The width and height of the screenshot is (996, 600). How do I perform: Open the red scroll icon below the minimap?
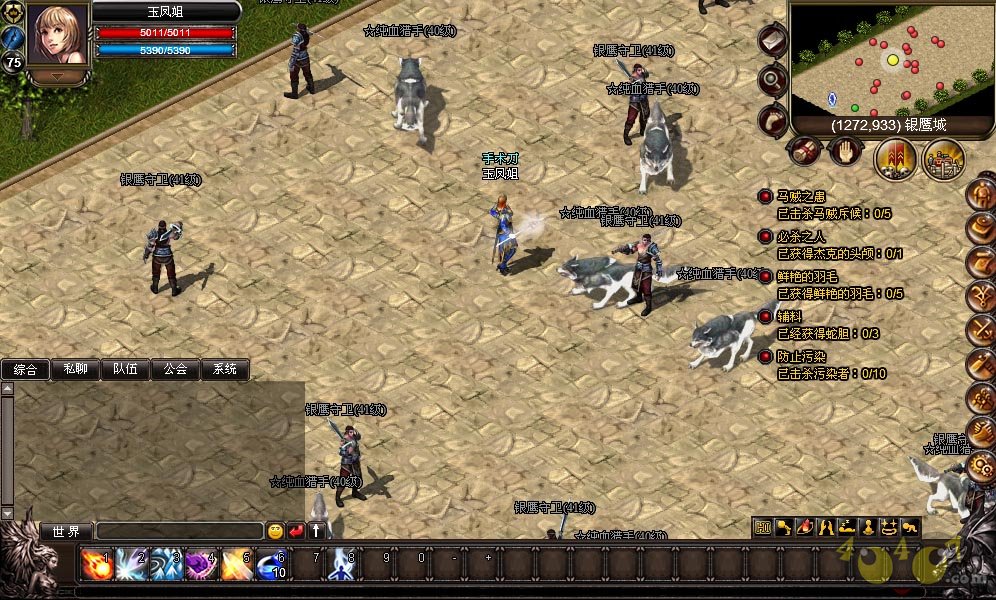[x=805, y=151]
